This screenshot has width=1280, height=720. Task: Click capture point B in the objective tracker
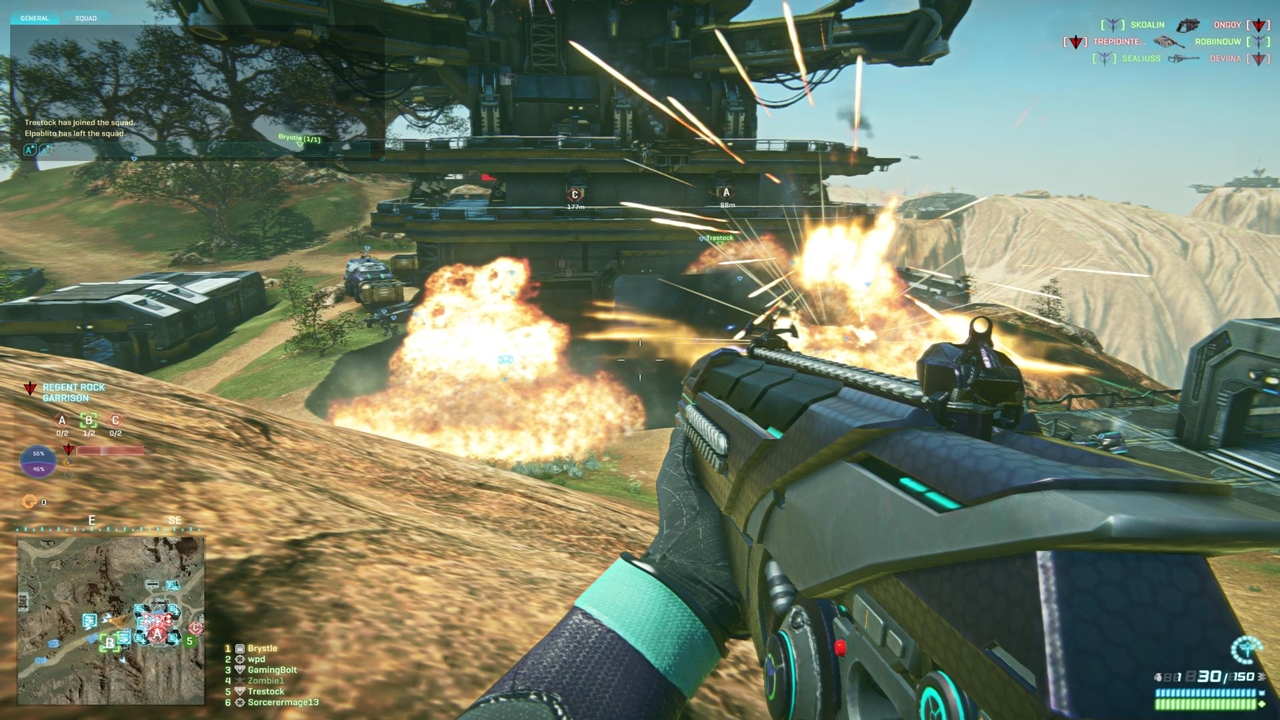click(88, 422)
